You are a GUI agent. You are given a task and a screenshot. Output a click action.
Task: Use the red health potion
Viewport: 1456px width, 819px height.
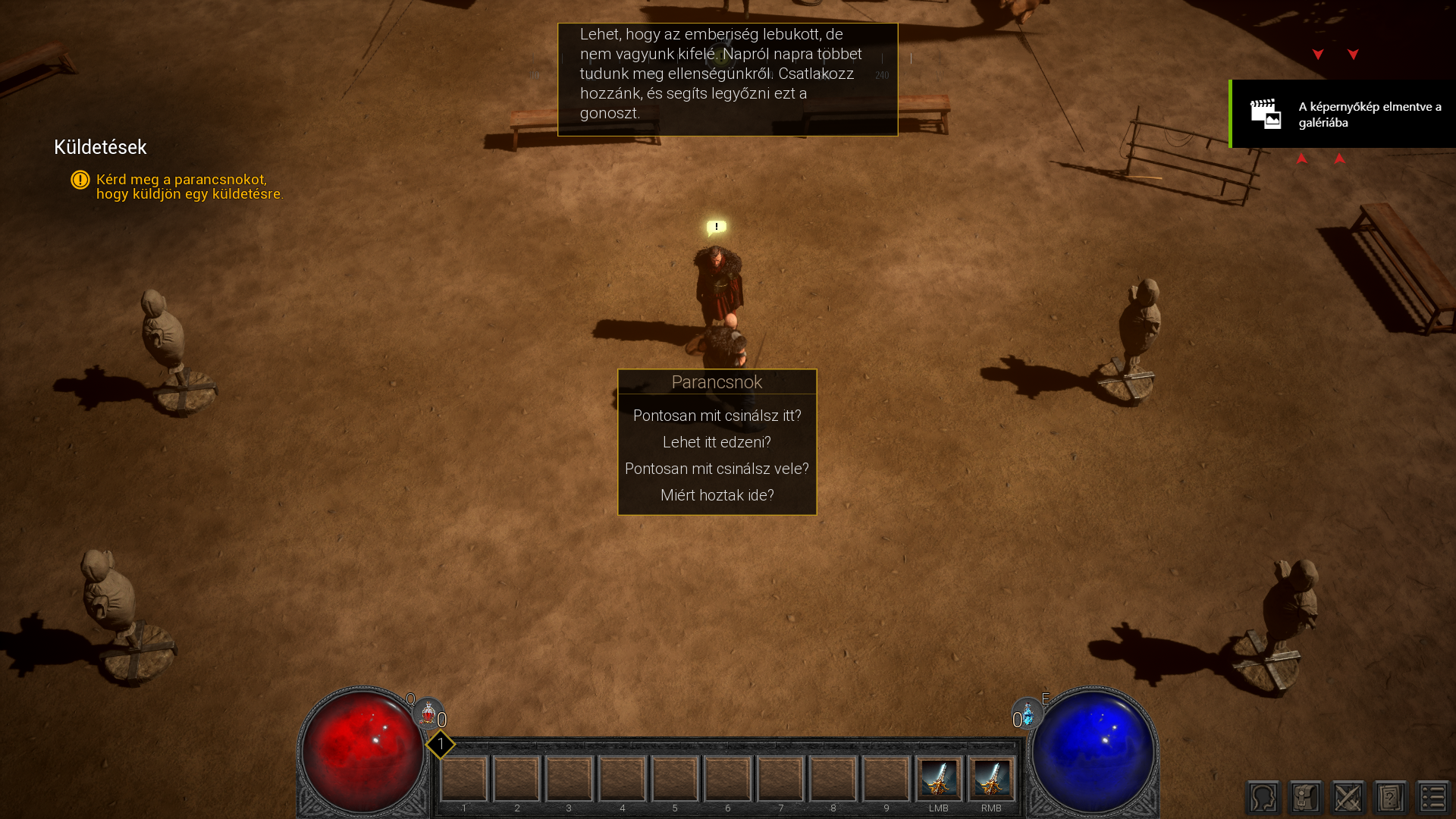[428, 714]
